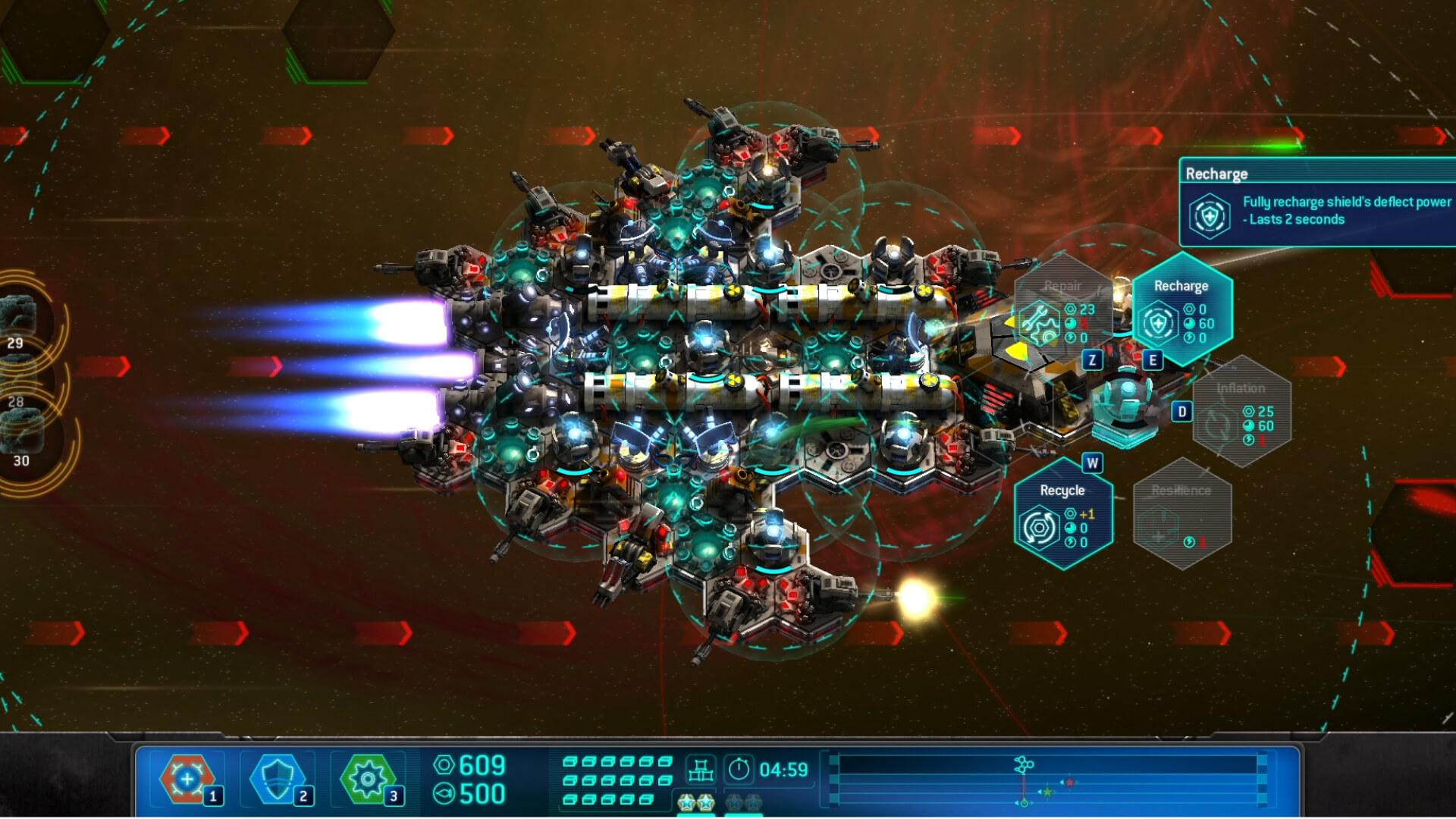Pick the Resilience hexagon option
Image resolution: width=1456 pixels, height=819 pixels.
[1181, 513]
